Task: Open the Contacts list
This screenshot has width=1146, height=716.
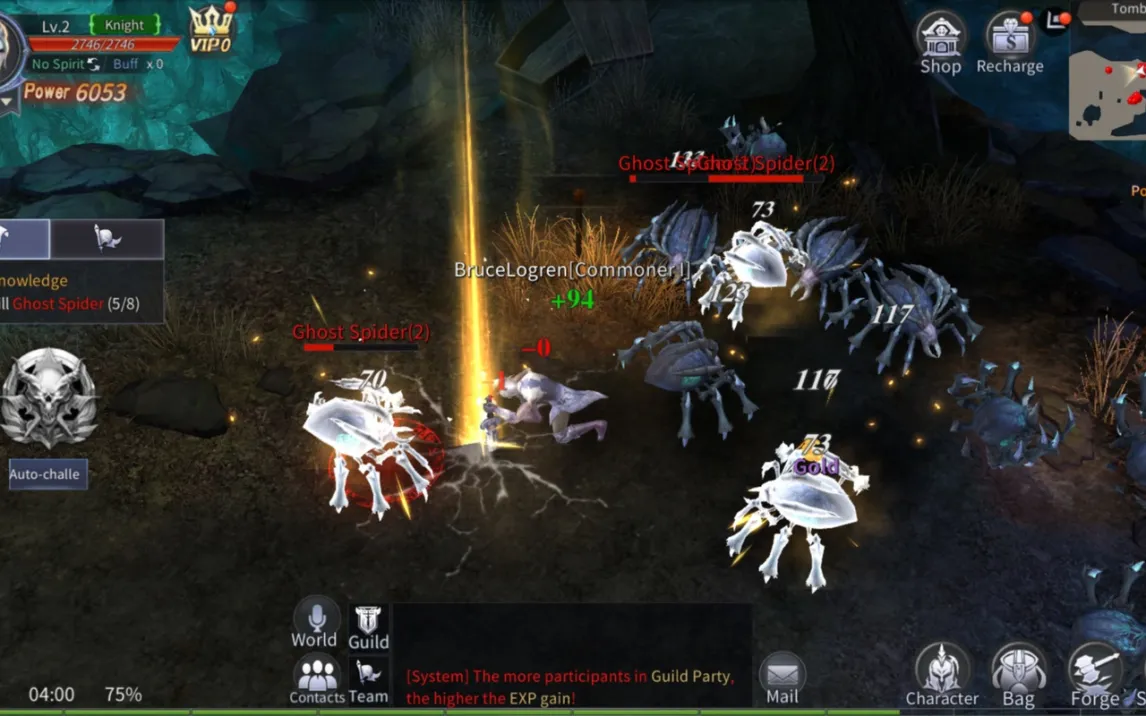Action: [x=317, y=679]
